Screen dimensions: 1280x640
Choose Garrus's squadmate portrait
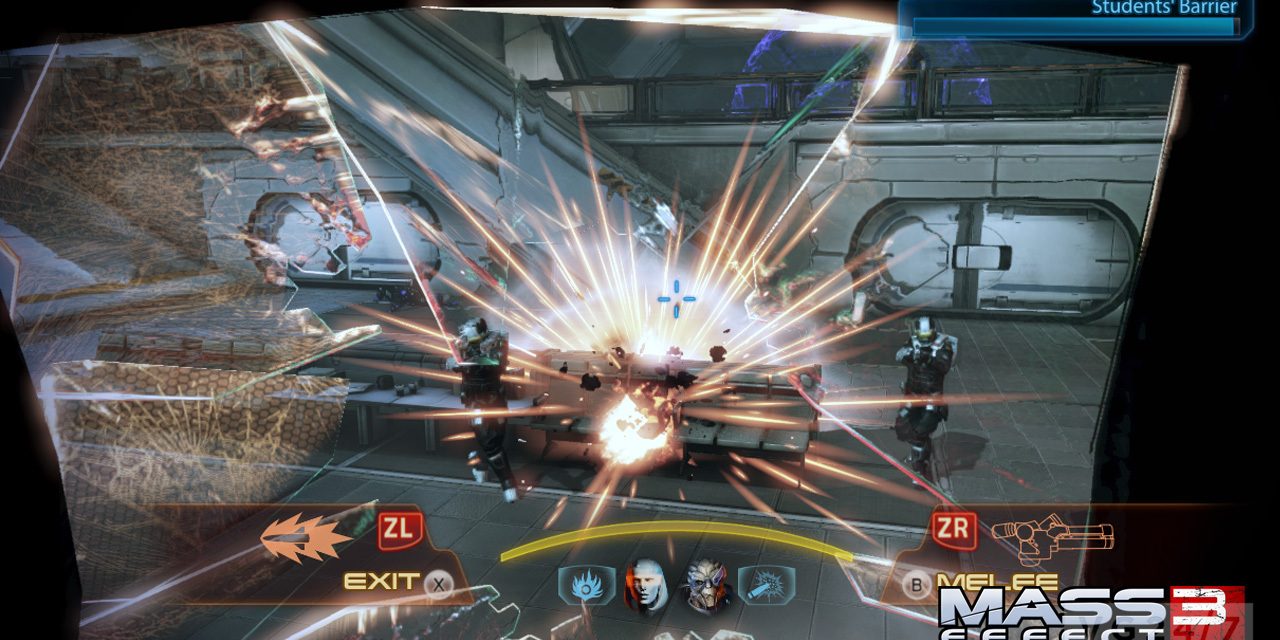point(707,585)
